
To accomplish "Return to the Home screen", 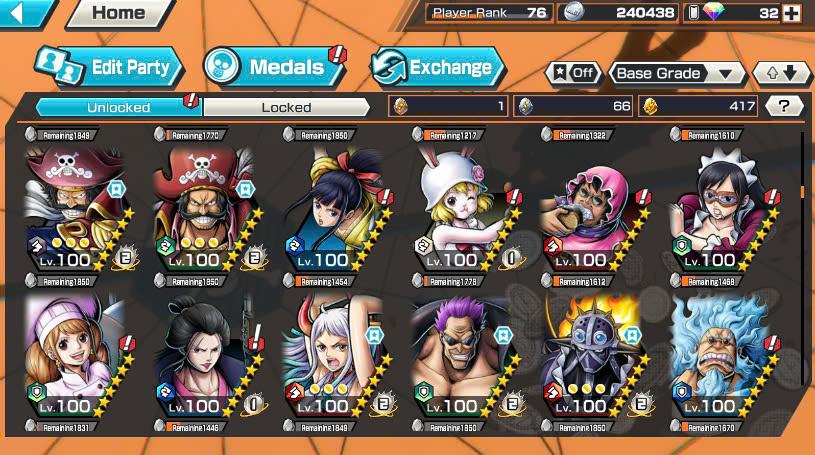I will point(117,13).
